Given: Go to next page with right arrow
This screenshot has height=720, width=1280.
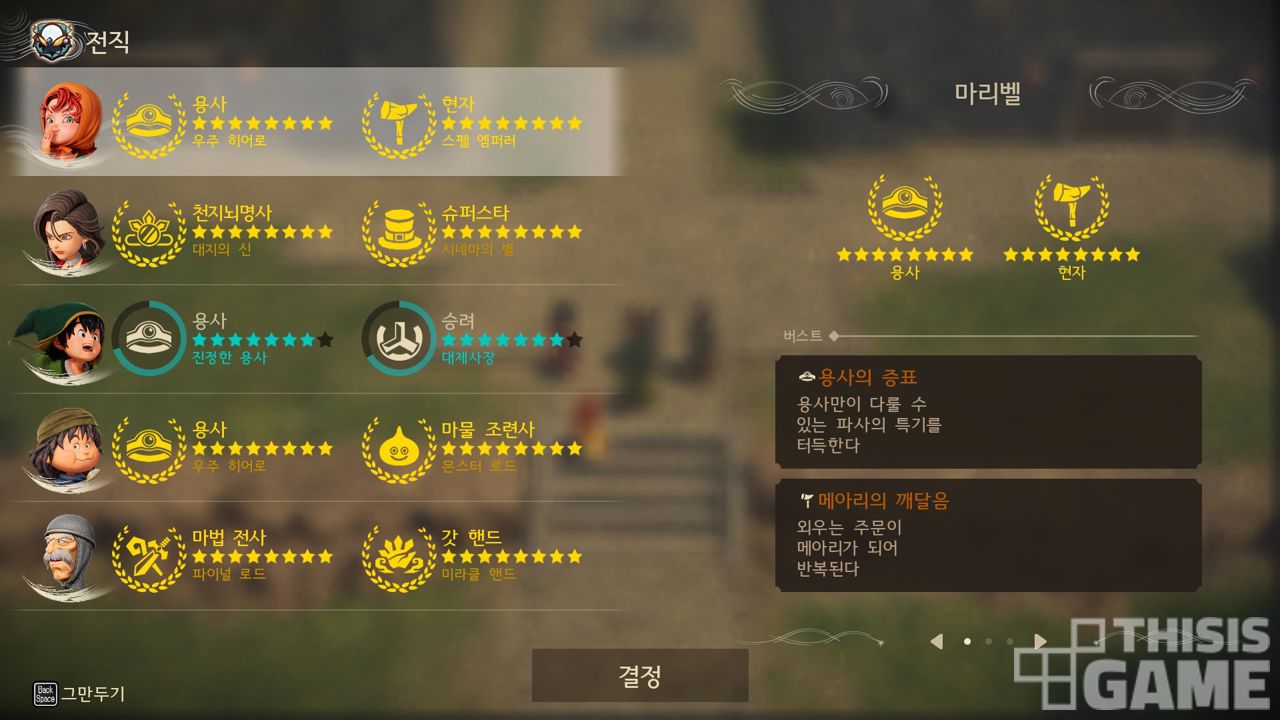Looking at the screenshot, I should [1040, 641].
